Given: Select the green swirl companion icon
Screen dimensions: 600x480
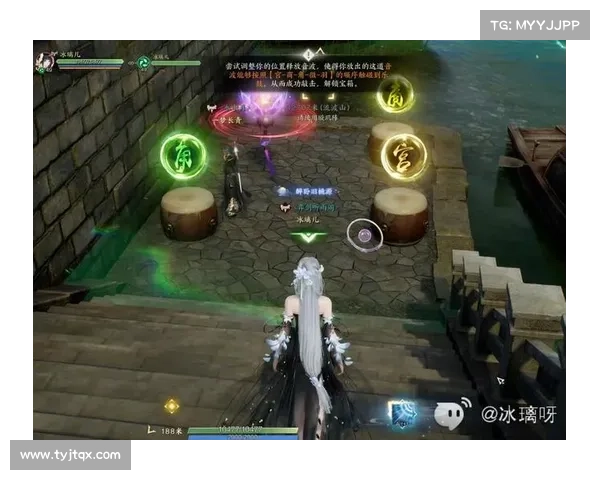Looking at the screenshot, I should [x=144, y=62].
